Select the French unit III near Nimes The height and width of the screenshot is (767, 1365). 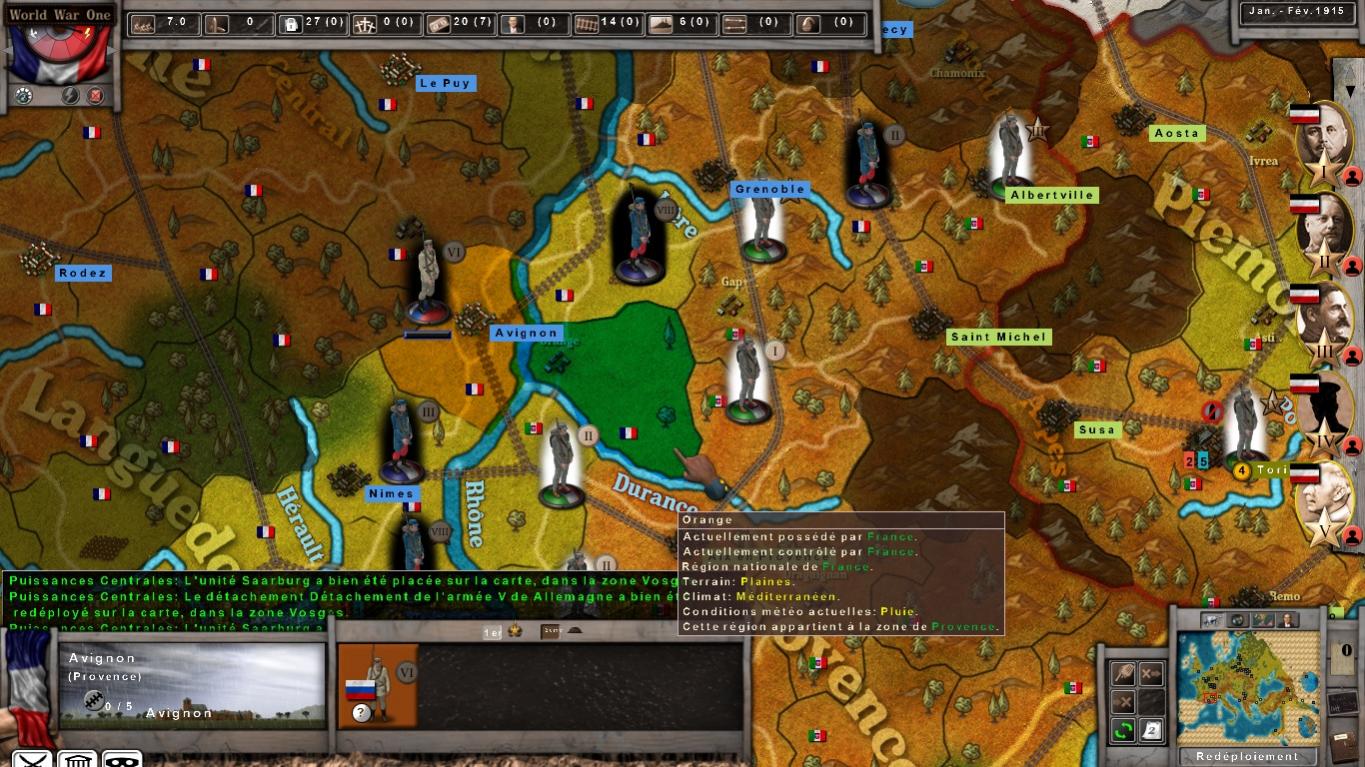coord(403,440)
